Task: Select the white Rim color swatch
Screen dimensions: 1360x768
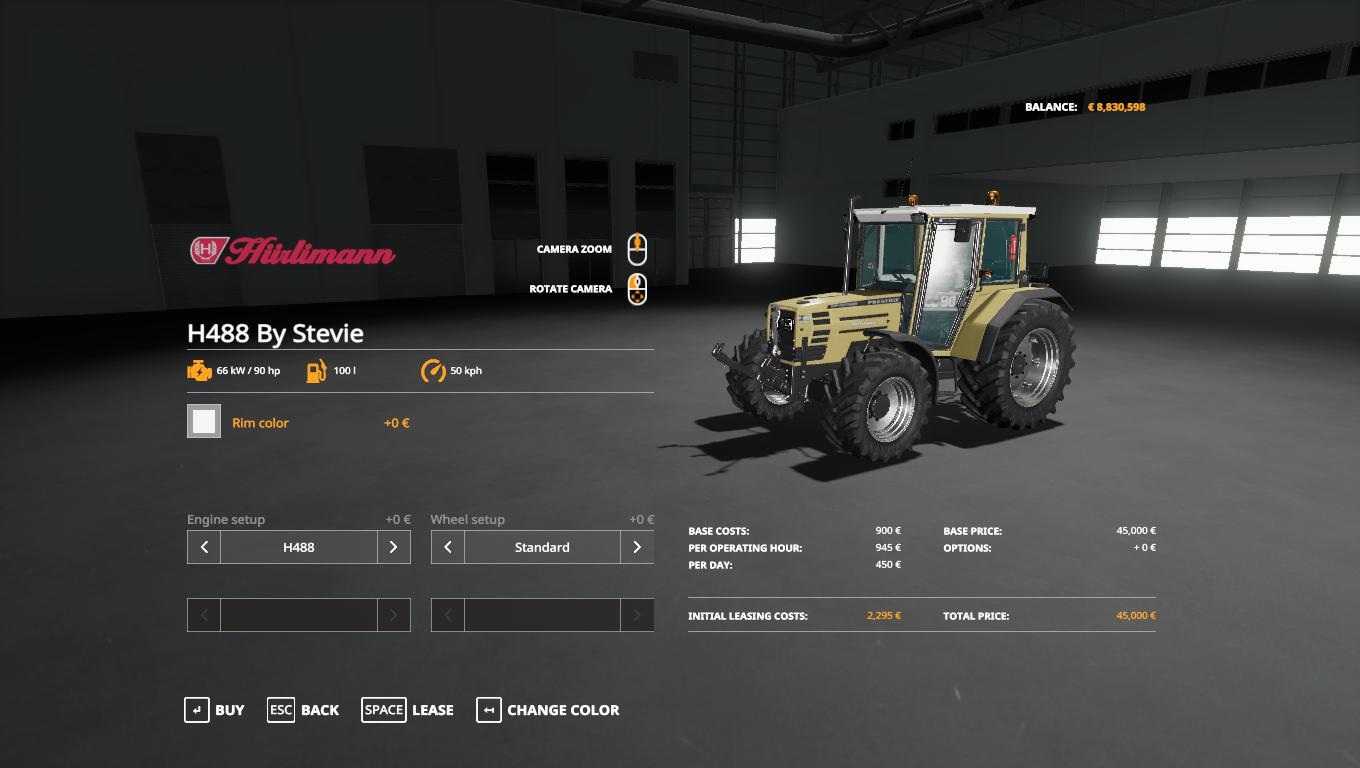Action: click(204, 422)
